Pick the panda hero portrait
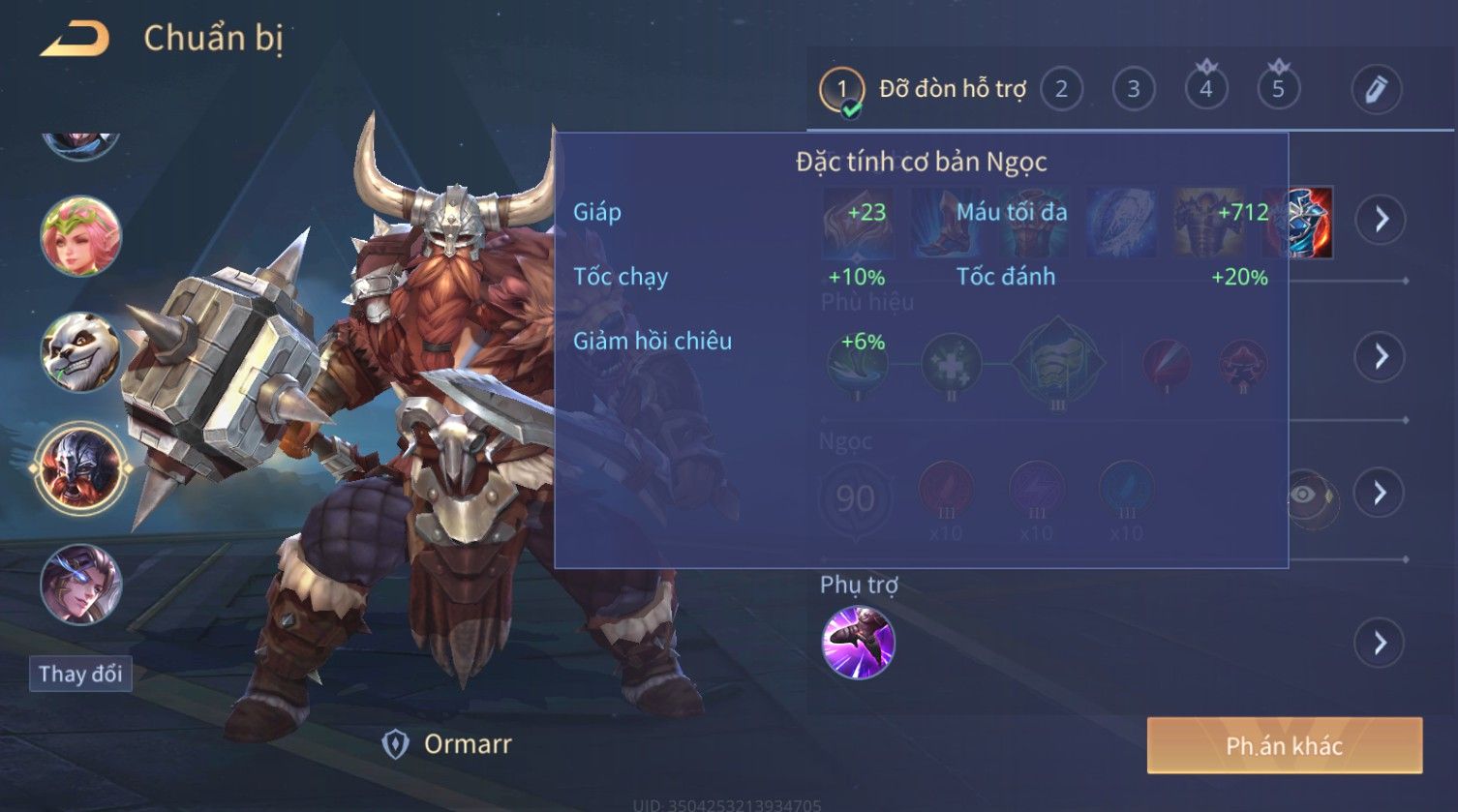The height and width of the screenshot is (812, 1458). click(x=80, y=352)
